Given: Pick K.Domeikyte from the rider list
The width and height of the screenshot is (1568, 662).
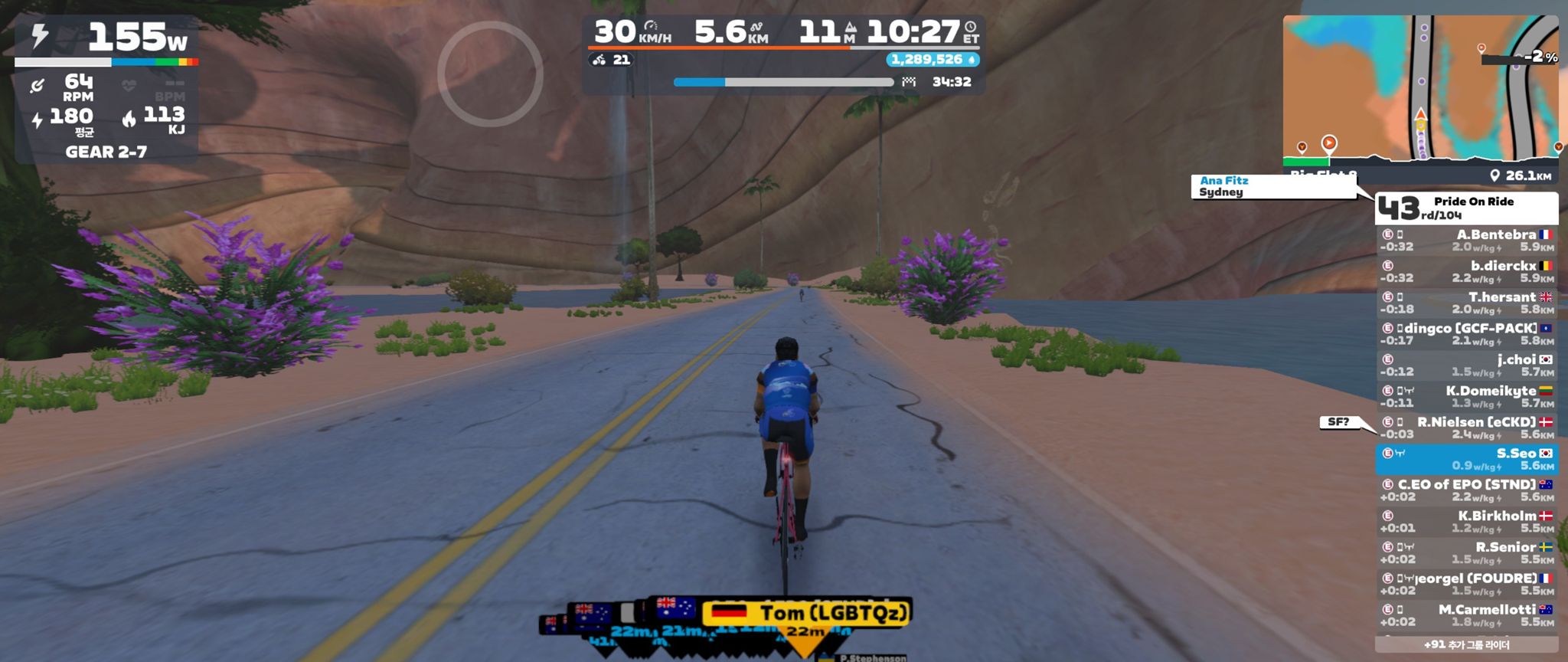Looking at the screenshot, I should tap(1466, 397).
